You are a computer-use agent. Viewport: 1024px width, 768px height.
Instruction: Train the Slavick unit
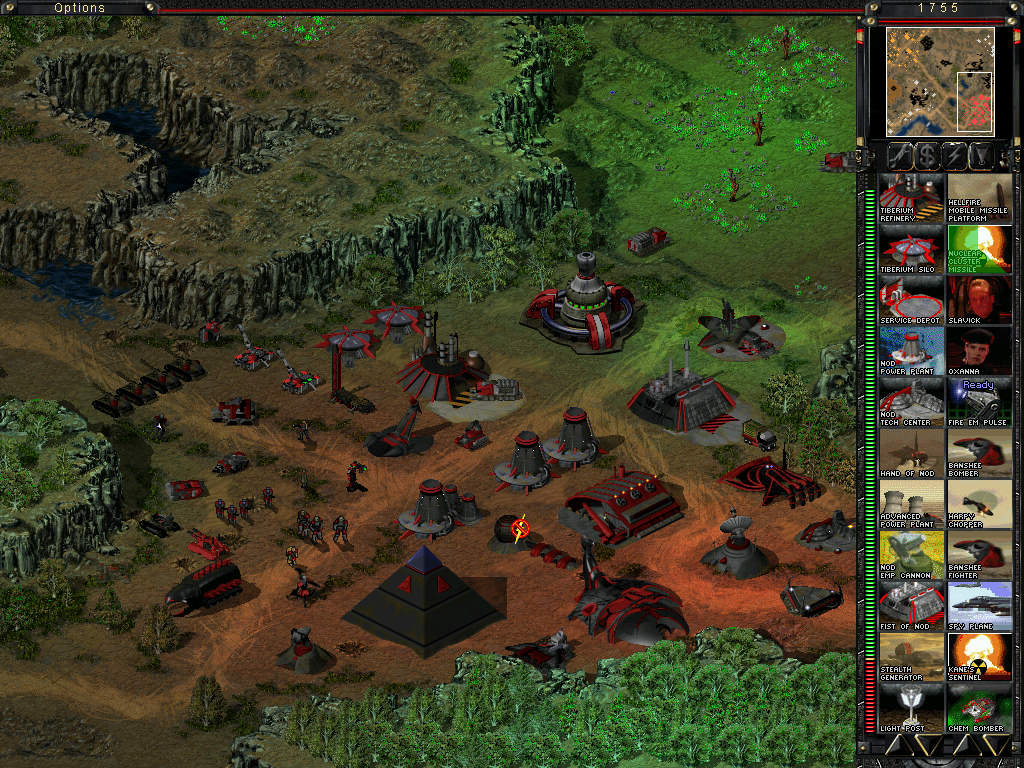pyautogui.click(x=979, y=300)
